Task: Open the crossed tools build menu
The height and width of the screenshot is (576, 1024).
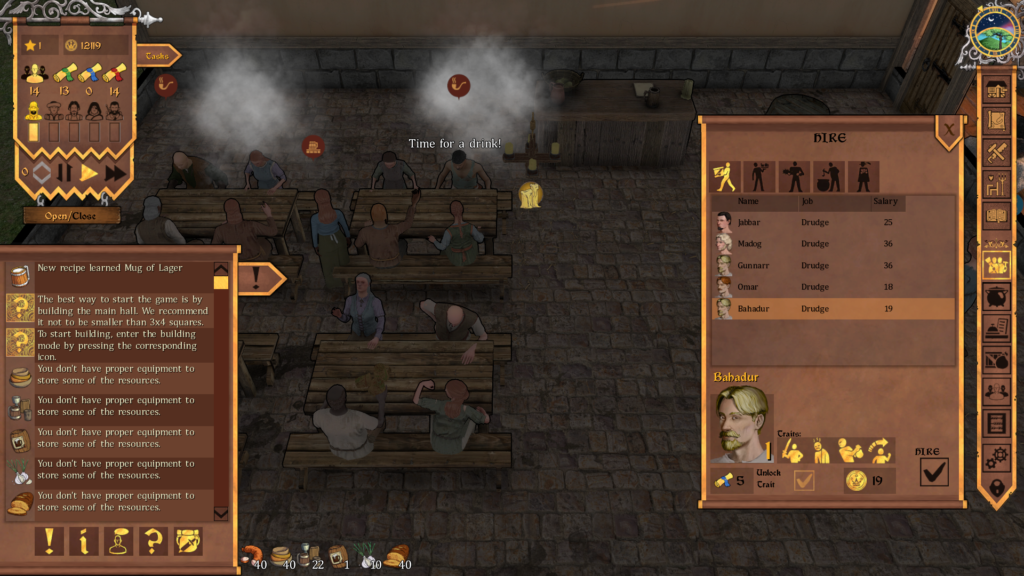Action: [997, 152]
